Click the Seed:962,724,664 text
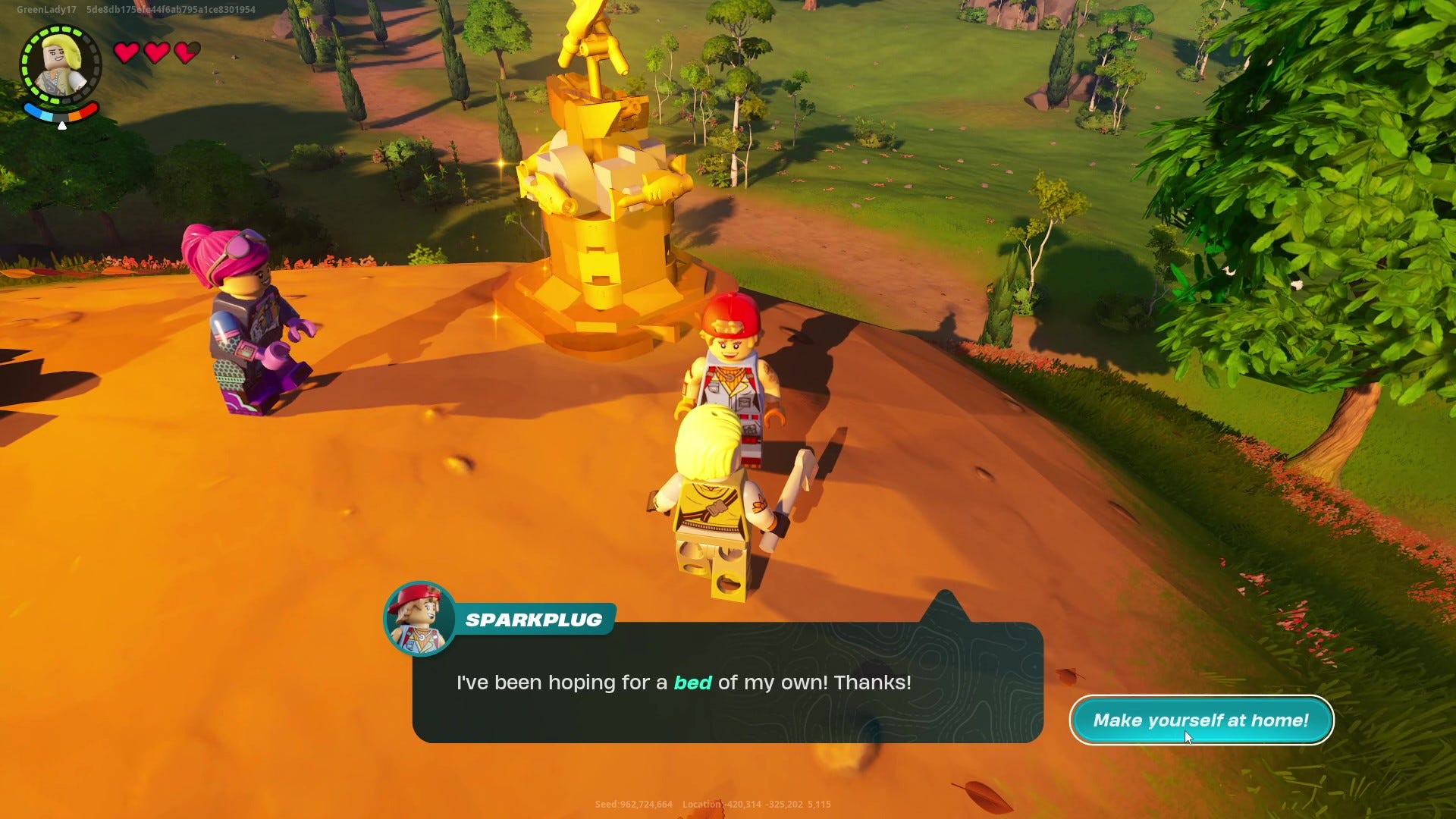Viewport: 1456px width, 819px height. click(x=633, y=805)
